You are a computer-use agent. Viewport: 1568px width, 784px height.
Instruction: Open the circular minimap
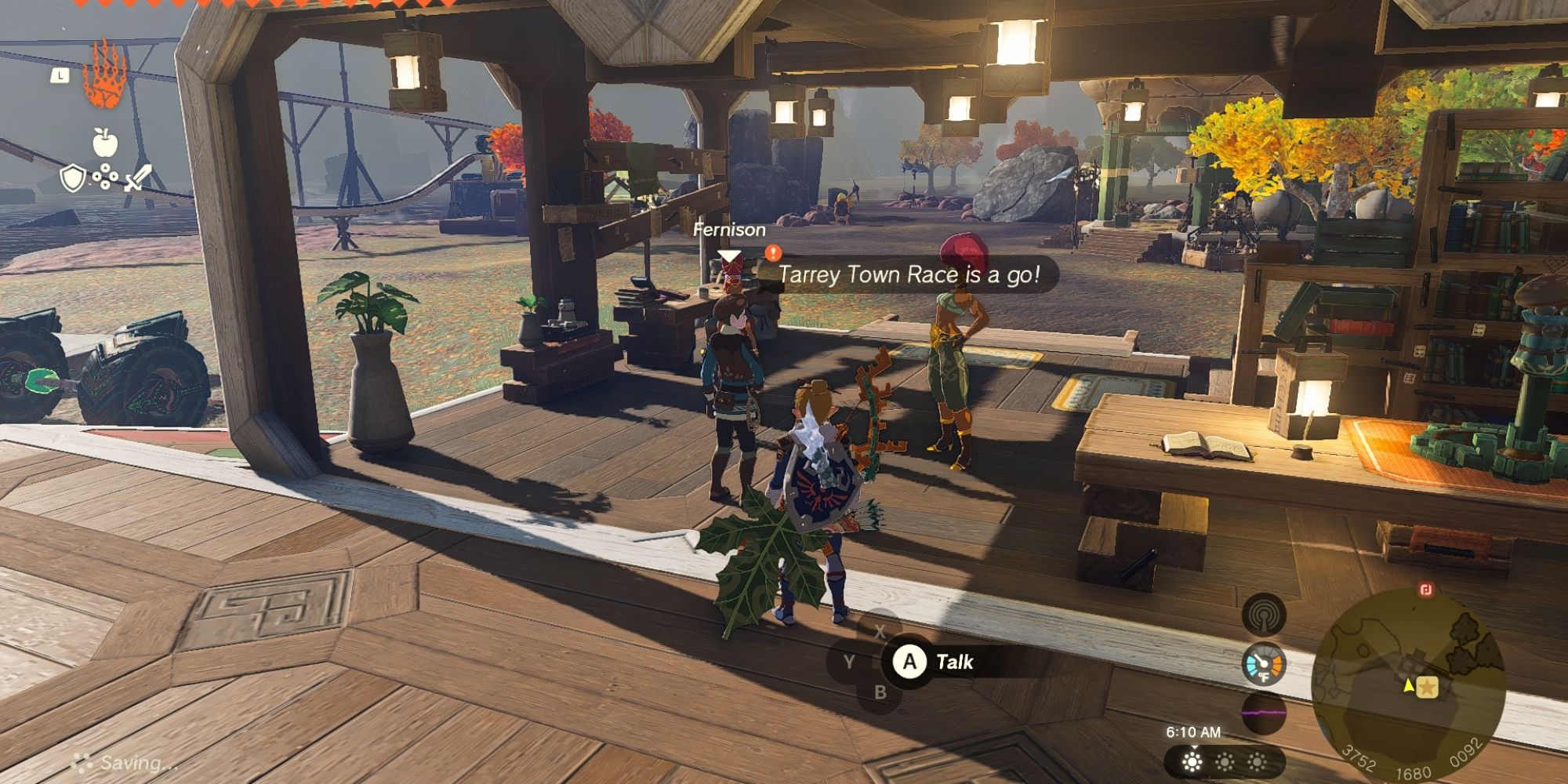pyautogui.click(x=1409, y=684)
